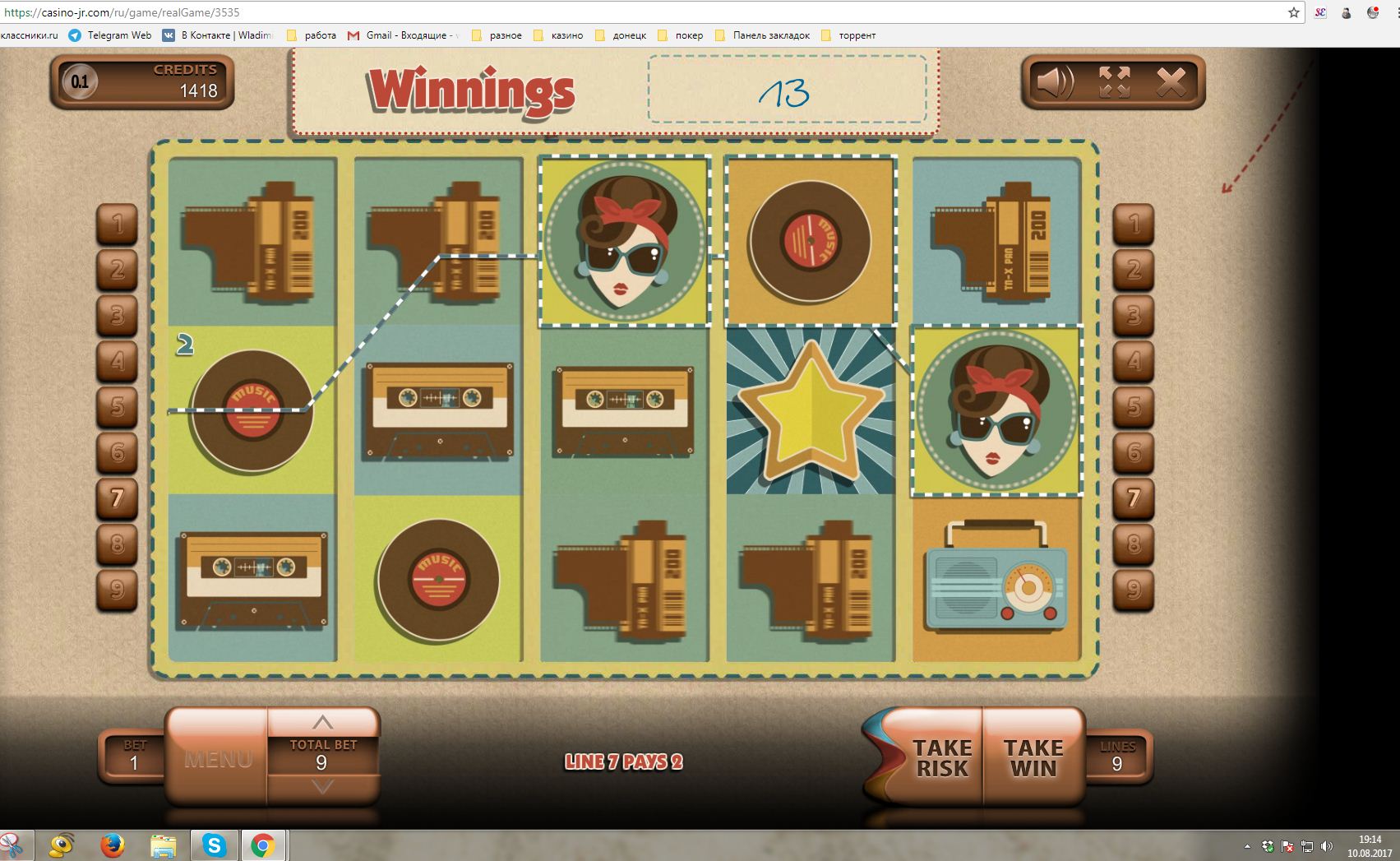The height and width of the screenshot is (861, 1400).
Task: Select payline 1 on left side
Action: [118, 224]
